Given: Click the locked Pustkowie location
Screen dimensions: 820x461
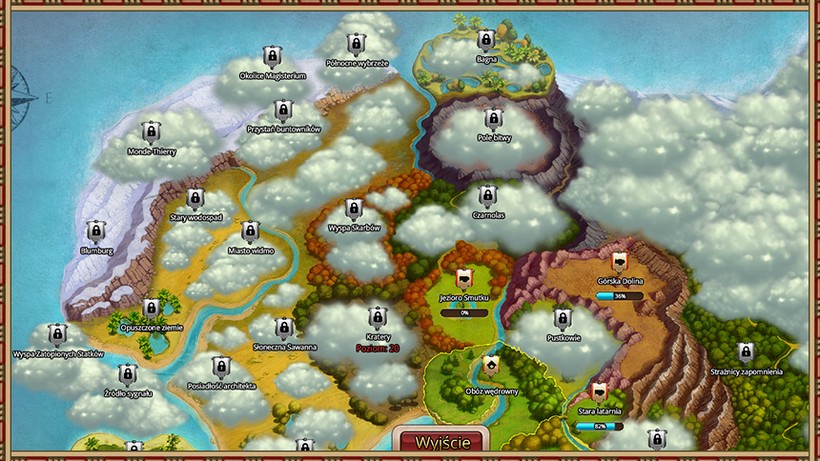Looking at the screenshot, I should 563,319.
